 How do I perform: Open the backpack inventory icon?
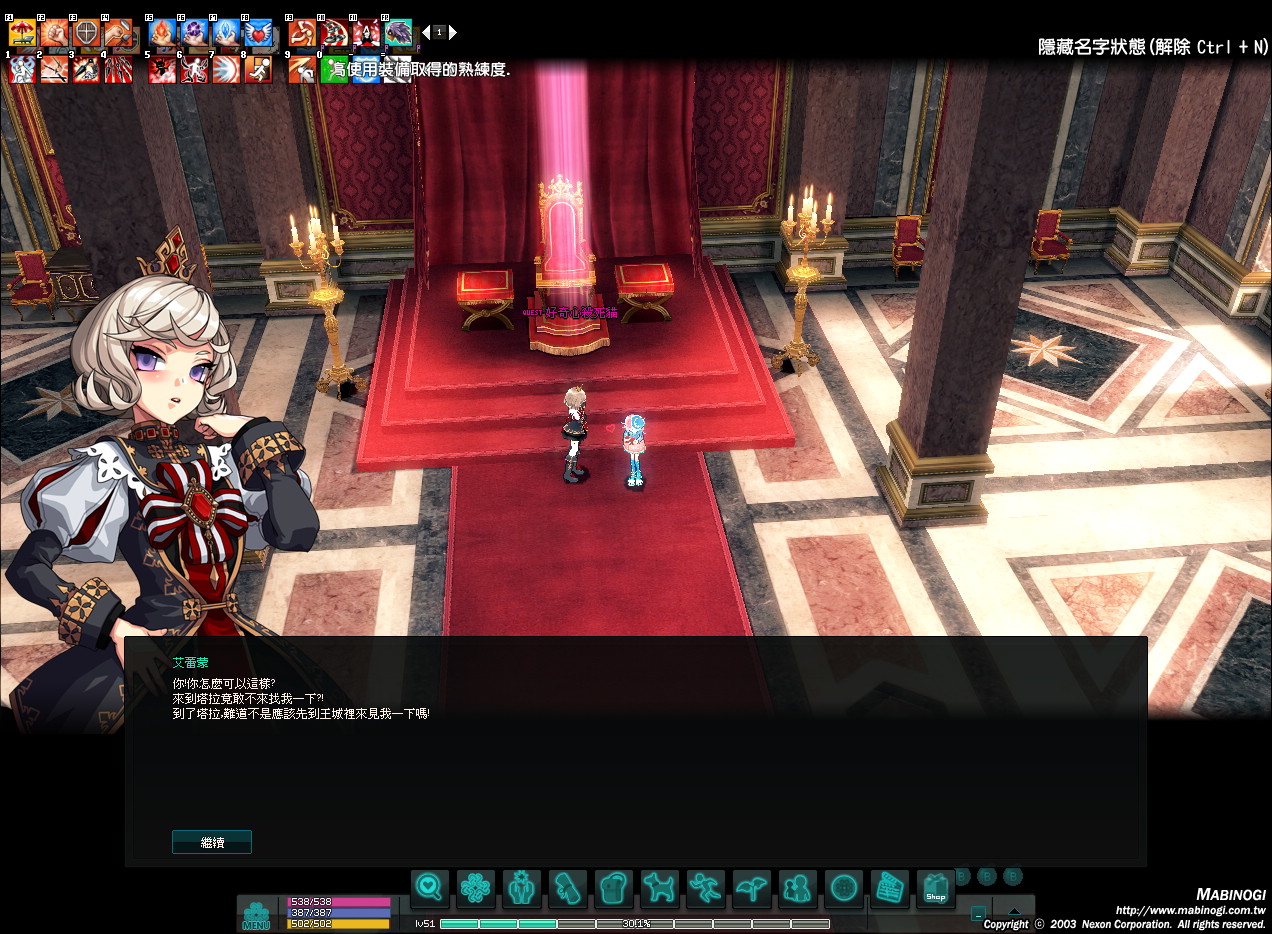click(x=613, y=888)
